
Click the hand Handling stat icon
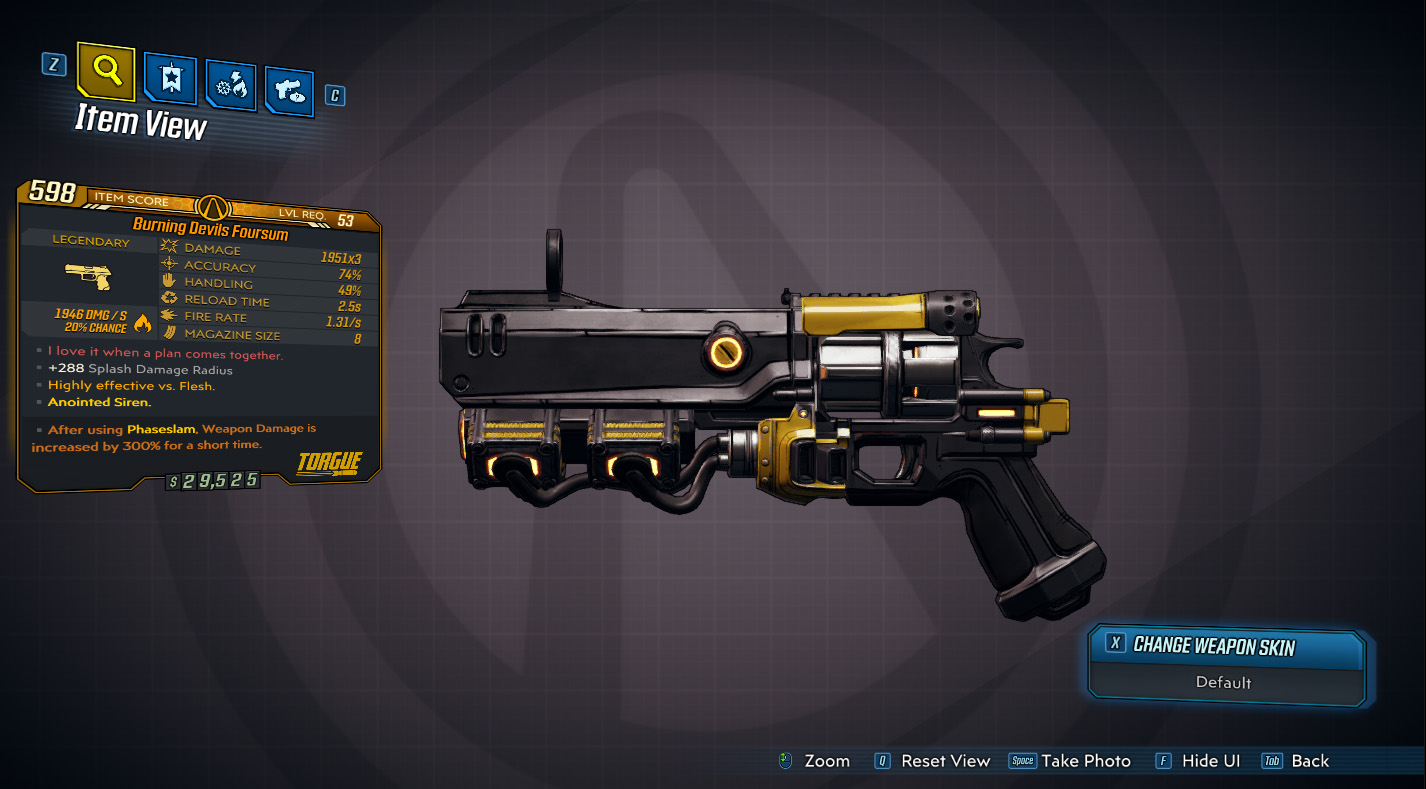coord(166,282)
